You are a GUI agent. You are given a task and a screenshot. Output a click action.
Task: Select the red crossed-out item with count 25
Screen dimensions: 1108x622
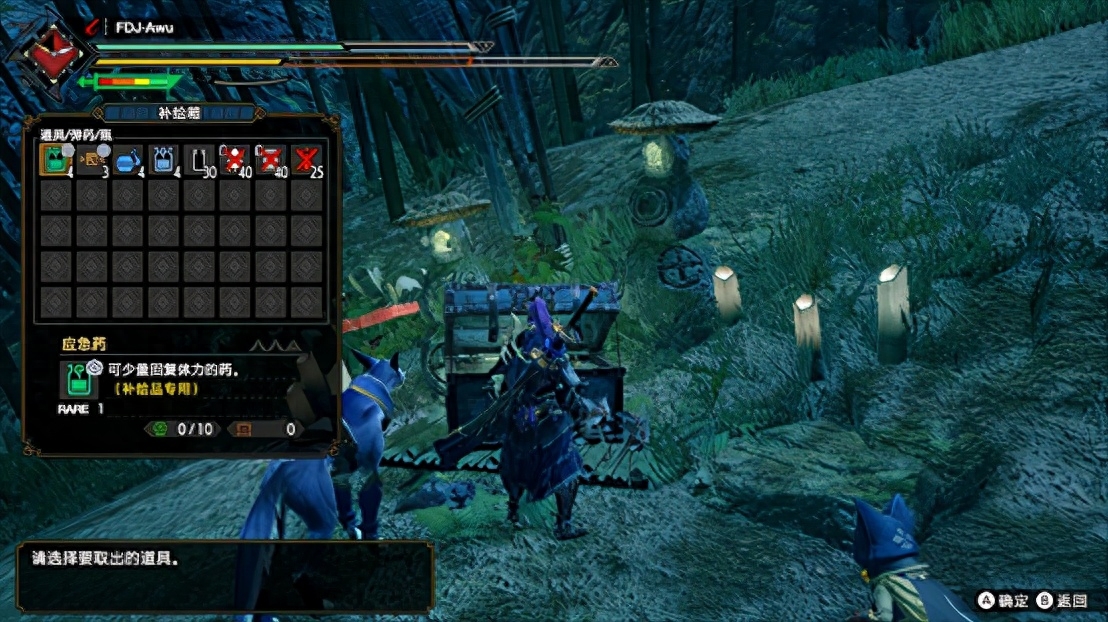click(307, 161)
